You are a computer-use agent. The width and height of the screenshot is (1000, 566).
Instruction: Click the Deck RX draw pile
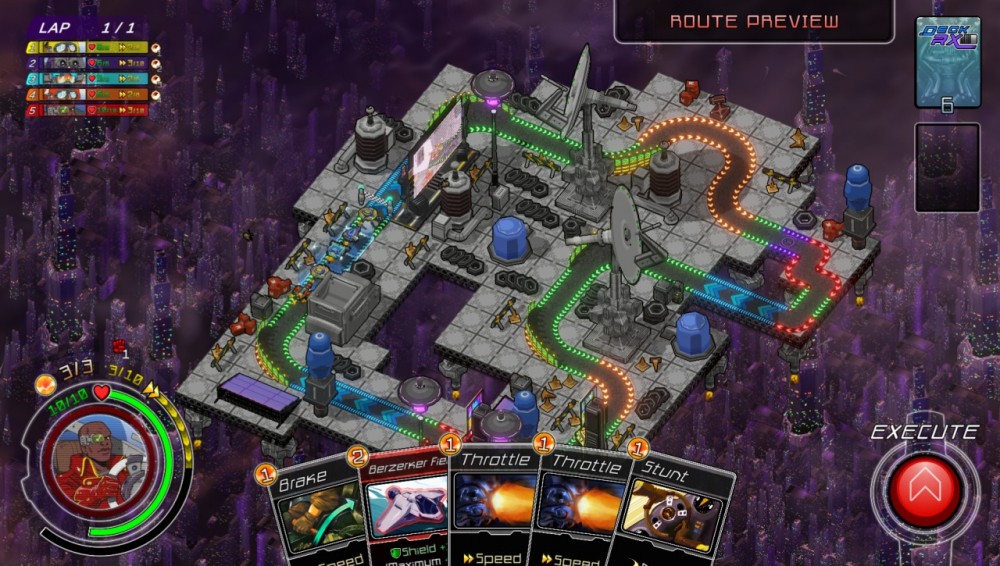click(946, 62)
